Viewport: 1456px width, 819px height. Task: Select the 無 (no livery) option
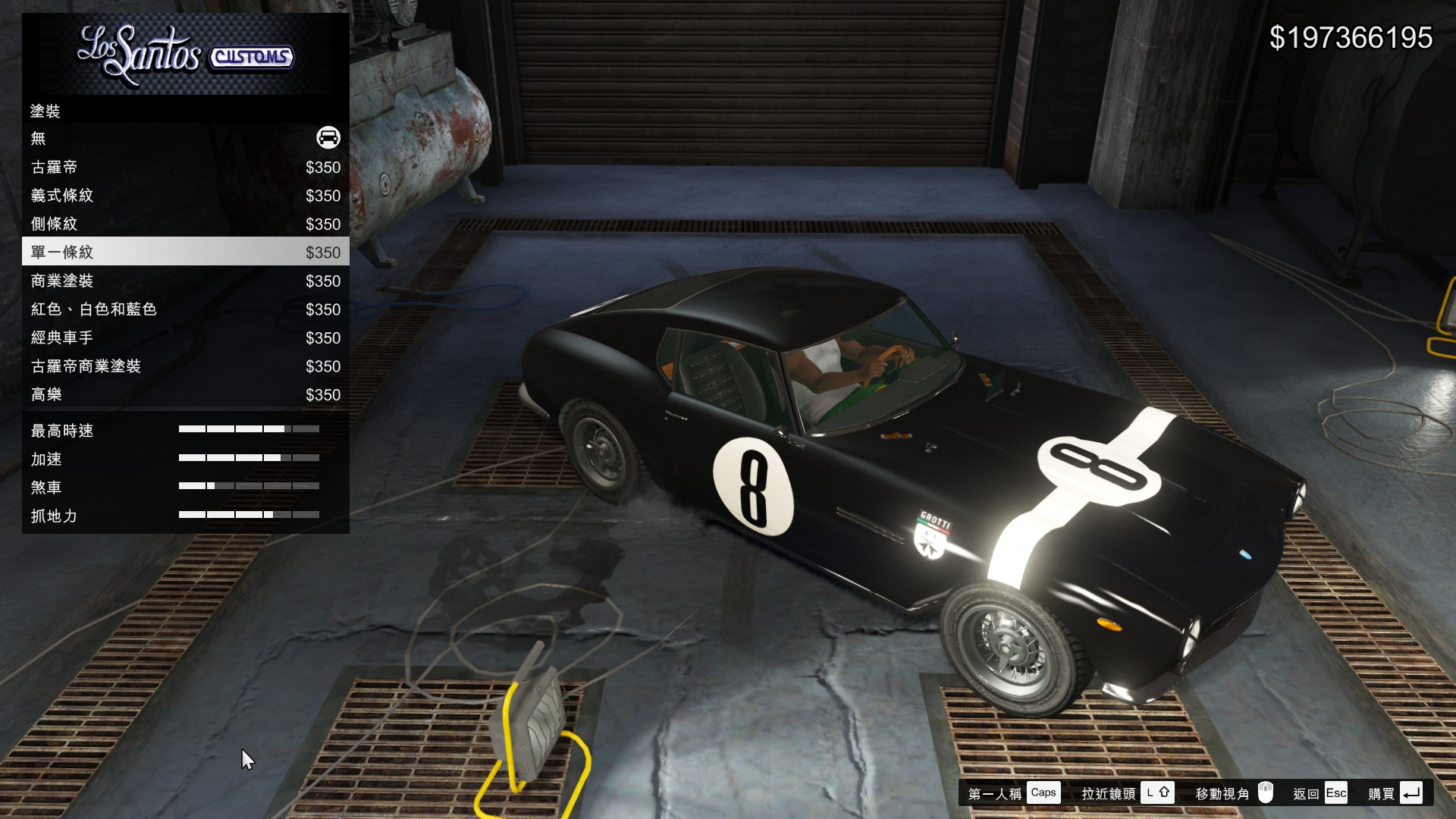[x=185, y=139]
